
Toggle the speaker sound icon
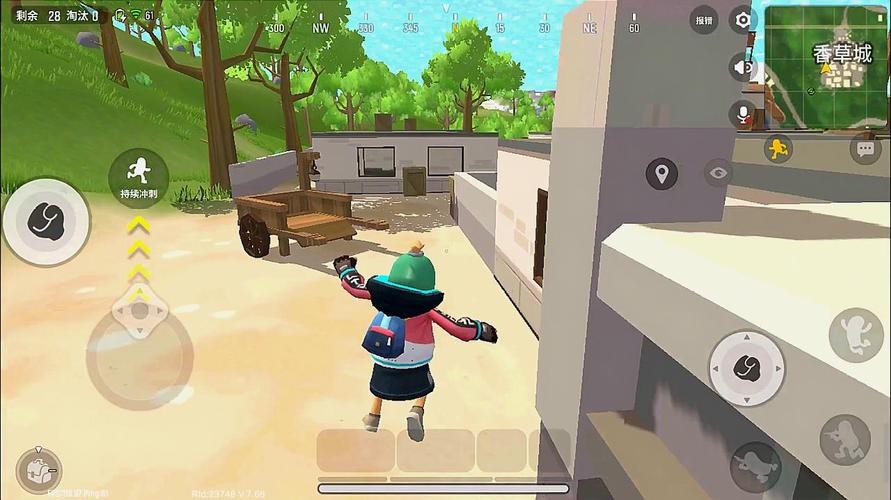pos(742,67)
